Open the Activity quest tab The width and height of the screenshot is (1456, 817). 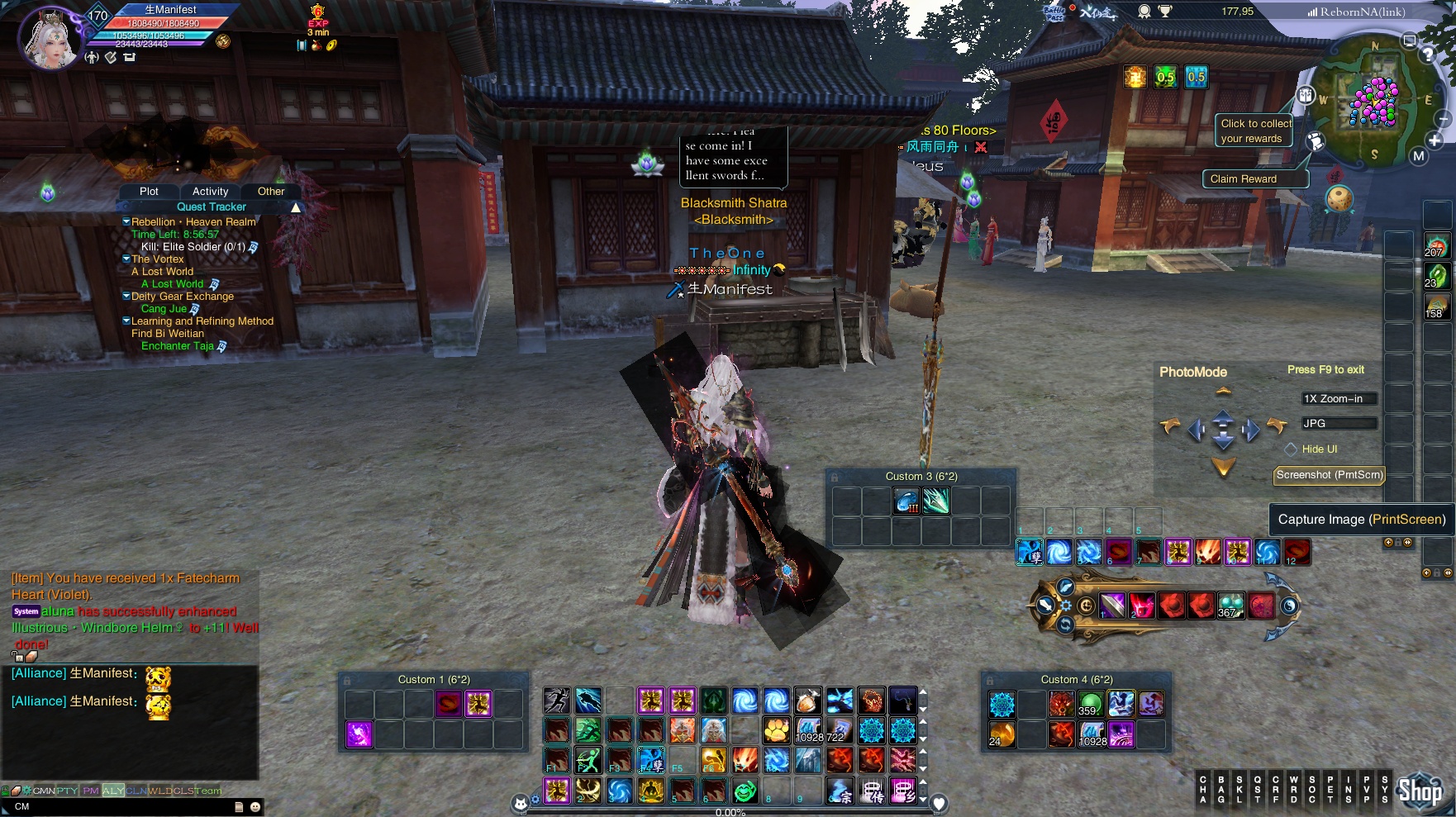click(x=210, y=192)
